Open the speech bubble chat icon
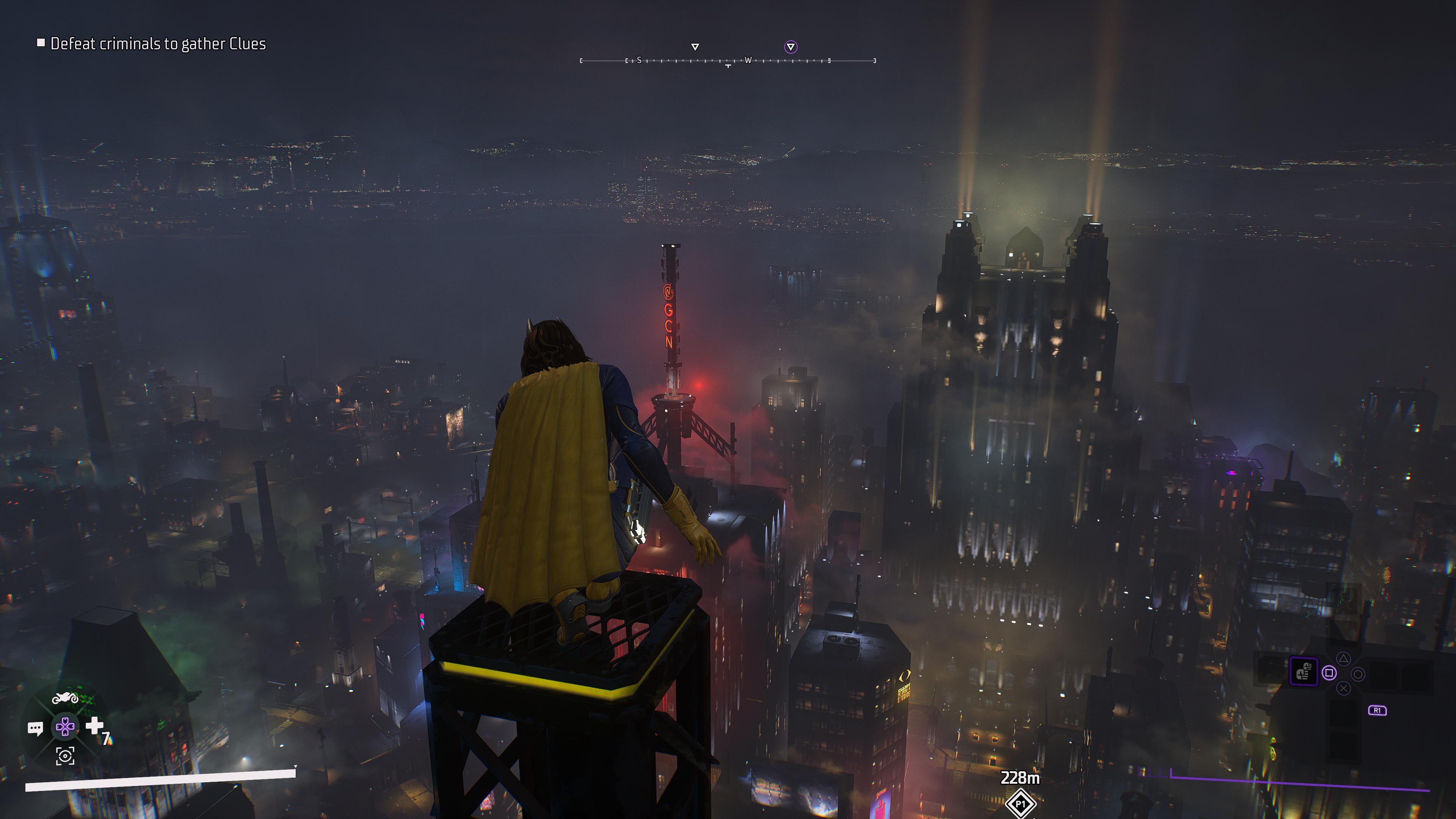This screenshot has height=819, width=1456. click(x=35, y=728)
